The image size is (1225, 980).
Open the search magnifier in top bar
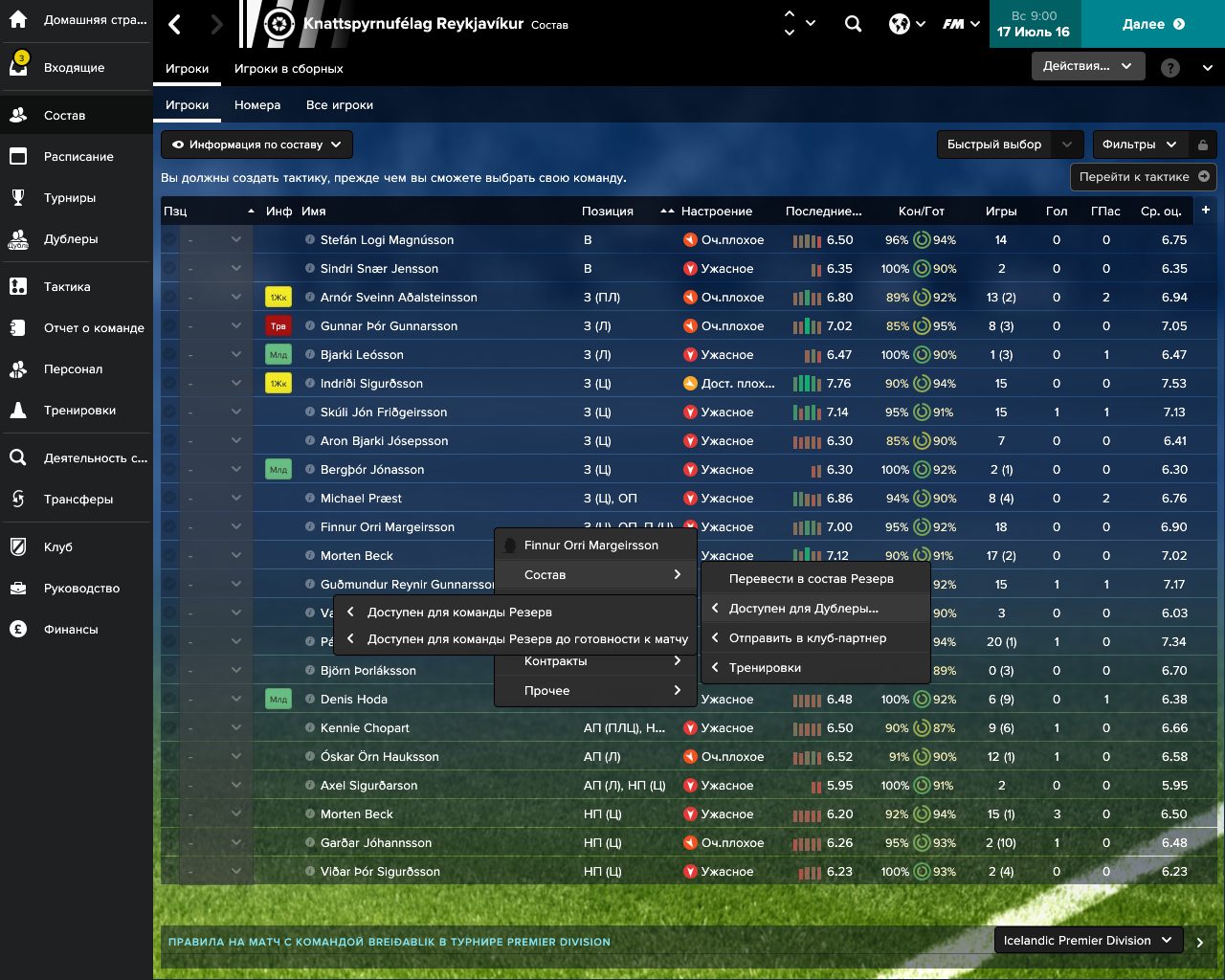coord(853,24)
